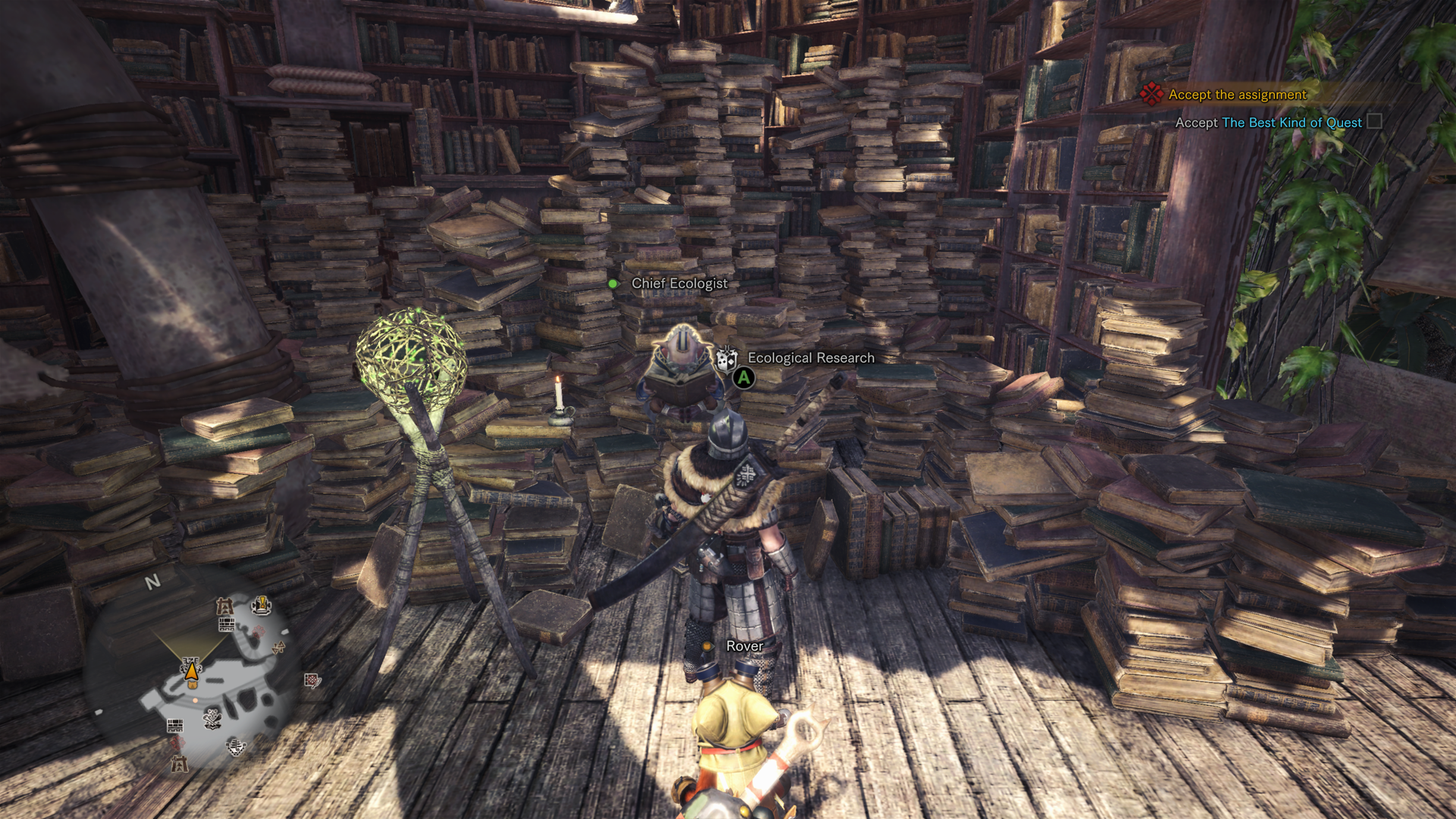Select the orange player arrow on minimap
The height and width of the screenshot is (819, 1456).
pyautogui.click(x=192, y=670)
